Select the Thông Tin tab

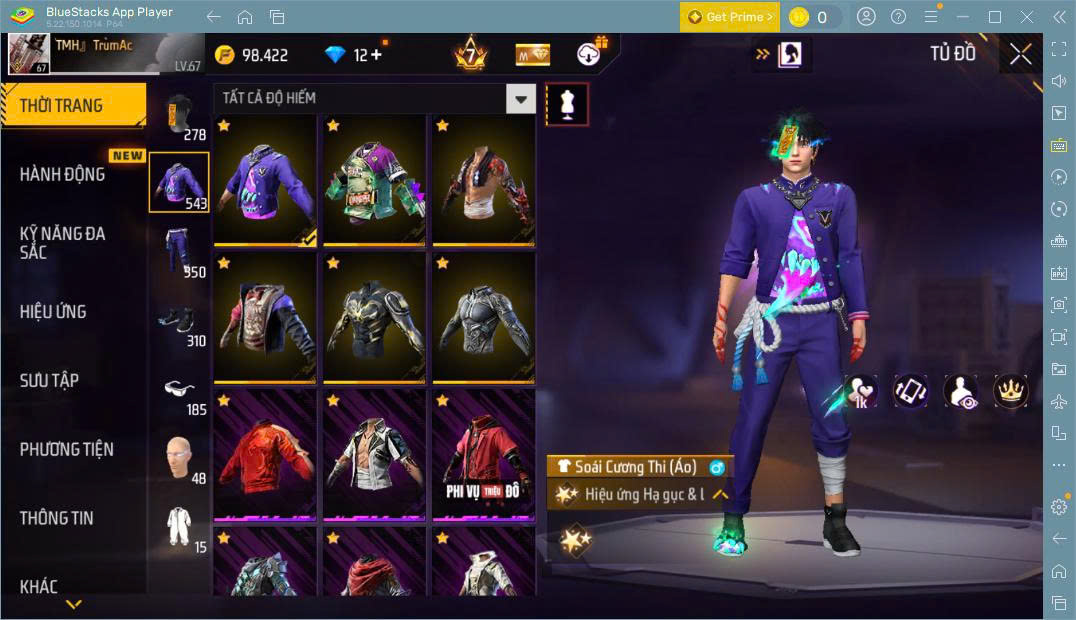57,518
